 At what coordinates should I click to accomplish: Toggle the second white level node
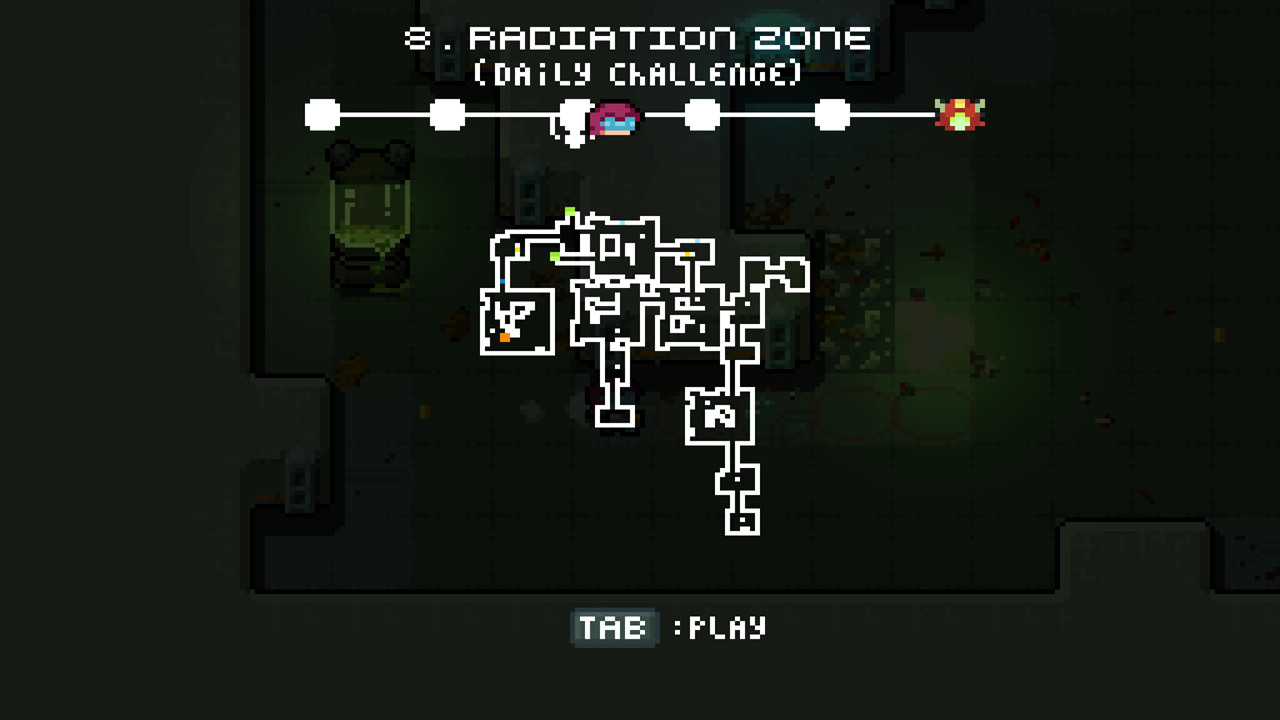(445, 114)
